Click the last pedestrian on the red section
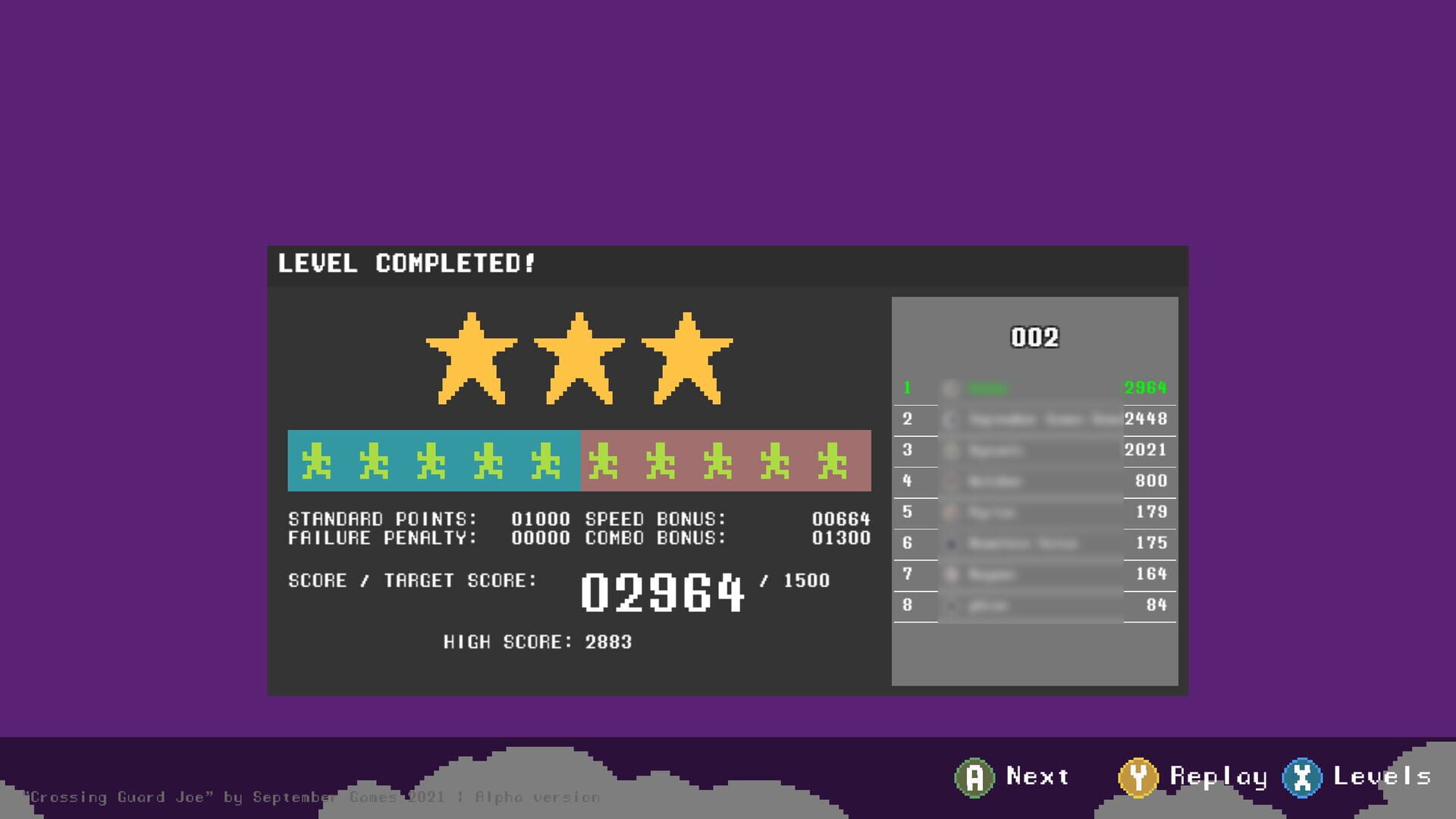Image resolution: width=1456 pixels, height=819 pixels. (831, 461)
